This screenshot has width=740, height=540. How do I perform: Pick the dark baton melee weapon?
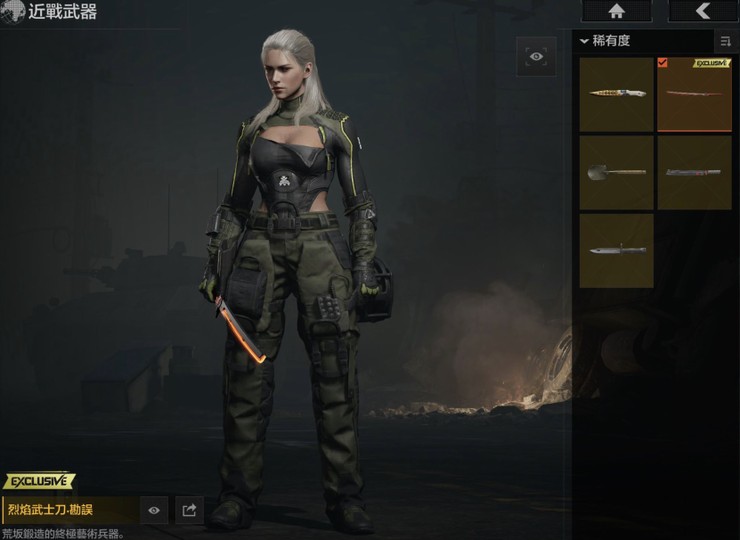(x=694, y=172)
